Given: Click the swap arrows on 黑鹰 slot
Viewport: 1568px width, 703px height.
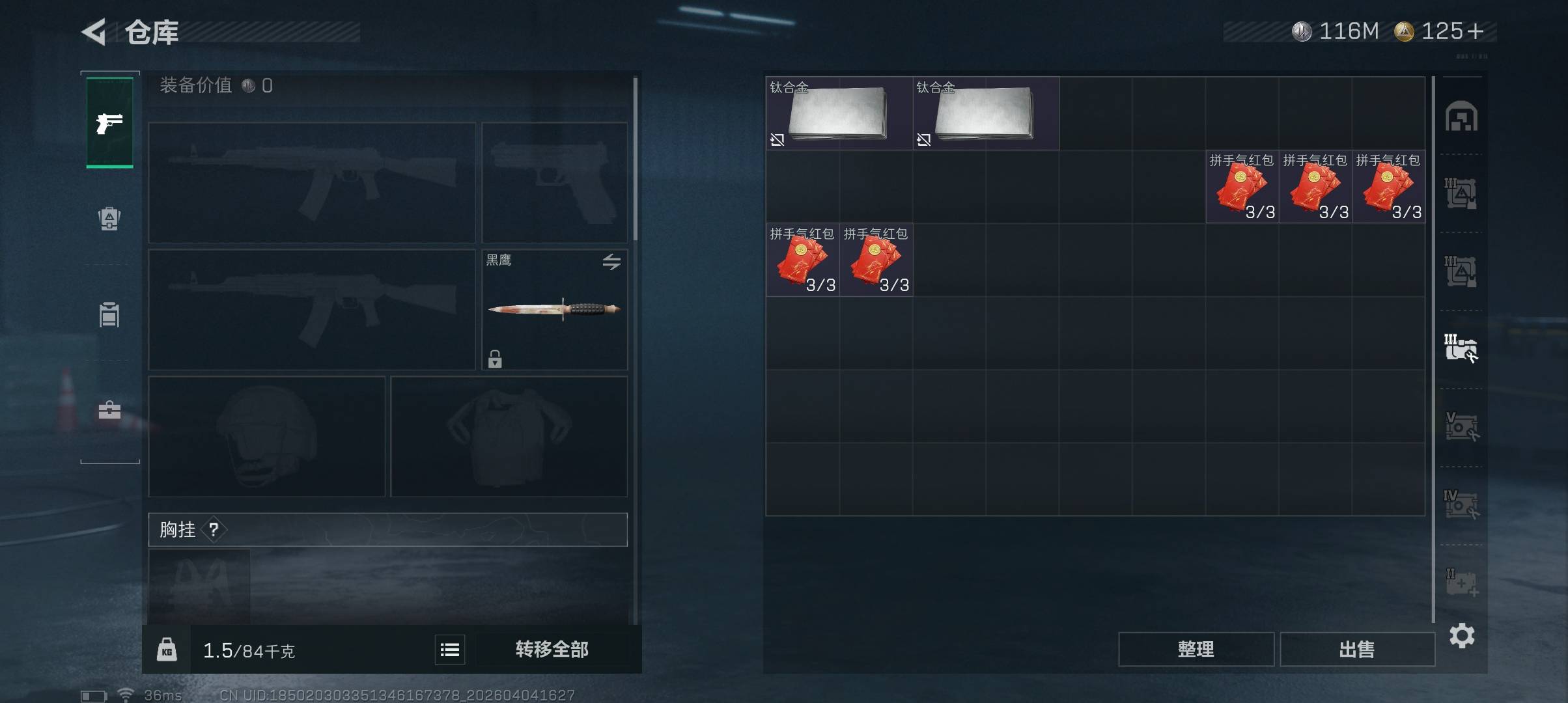Looking at the screenshot, I should click(x=611, y=262).
